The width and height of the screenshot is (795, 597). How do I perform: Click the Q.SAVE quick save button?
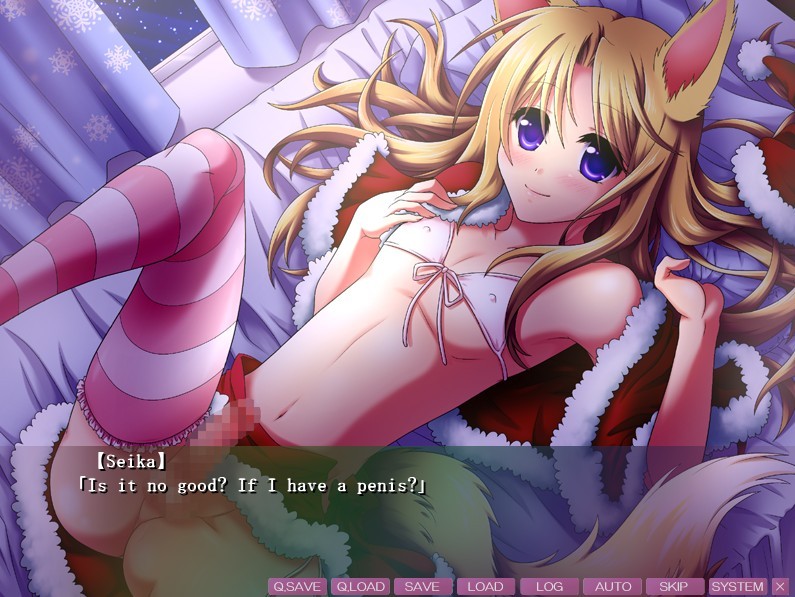(297, 587)
